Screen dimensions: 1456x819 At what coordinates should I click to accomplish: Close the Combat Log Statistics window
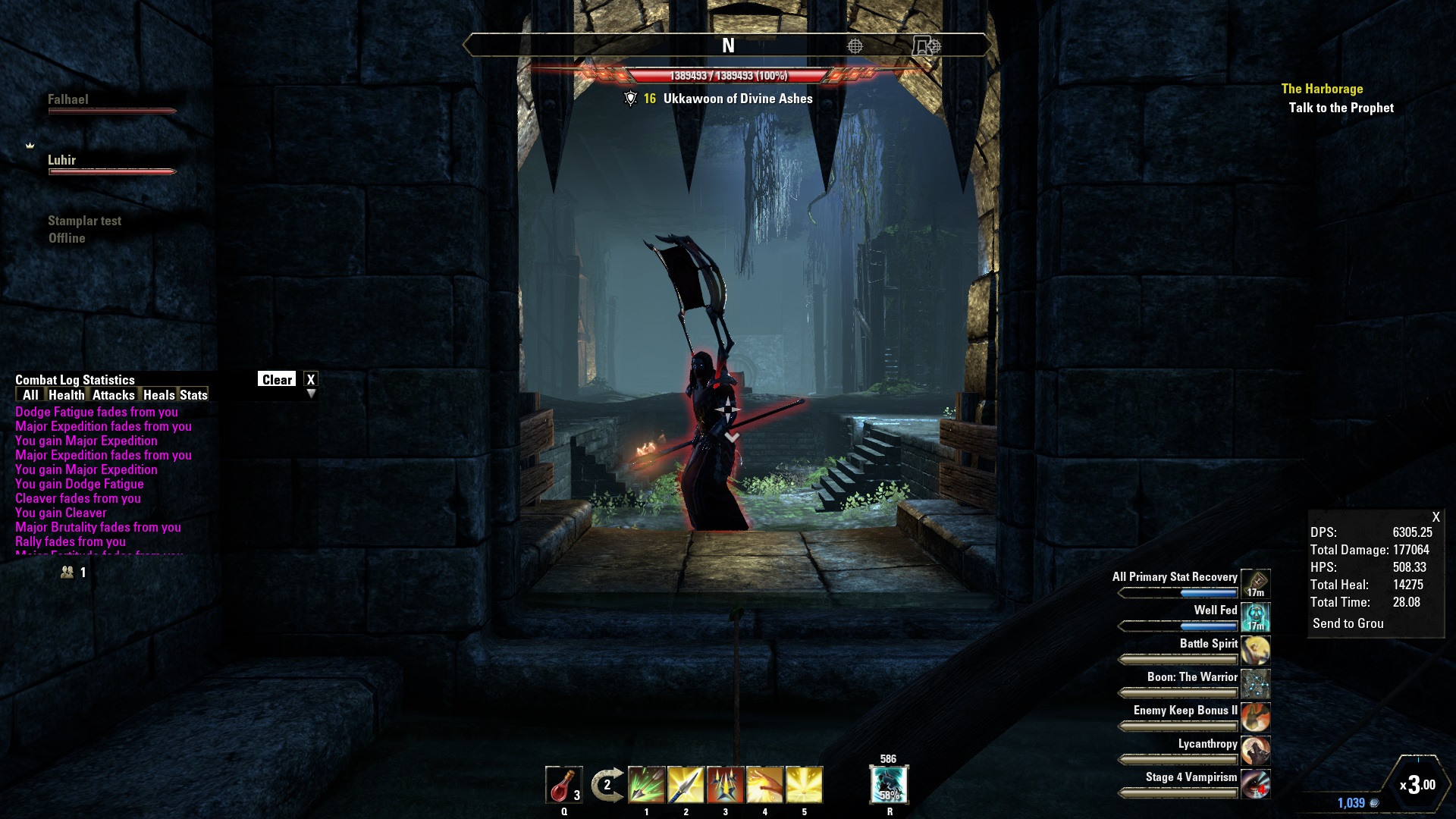coord(310,380)
